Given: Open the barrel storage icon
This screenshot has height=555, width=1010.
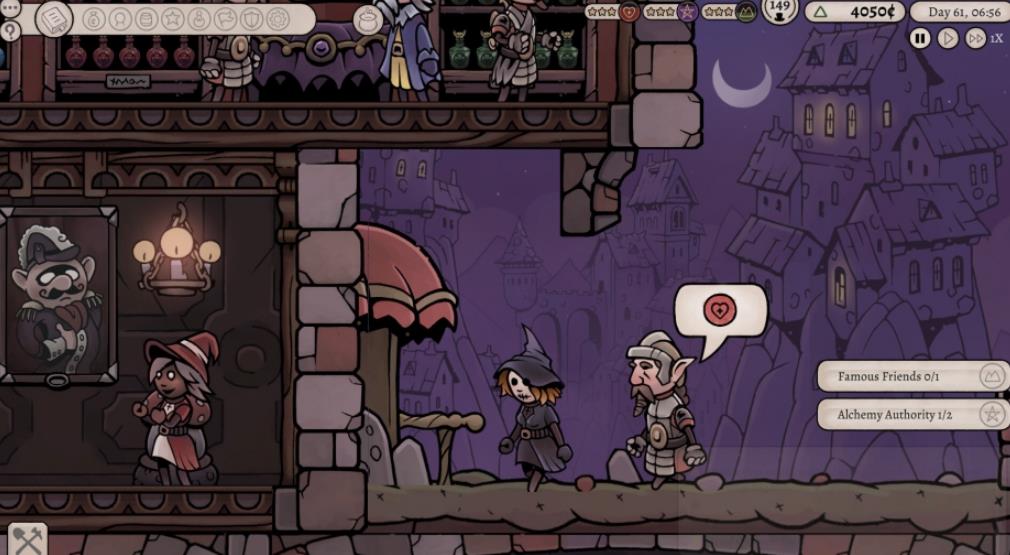Looking at the screenshot, I should (146, 19).
